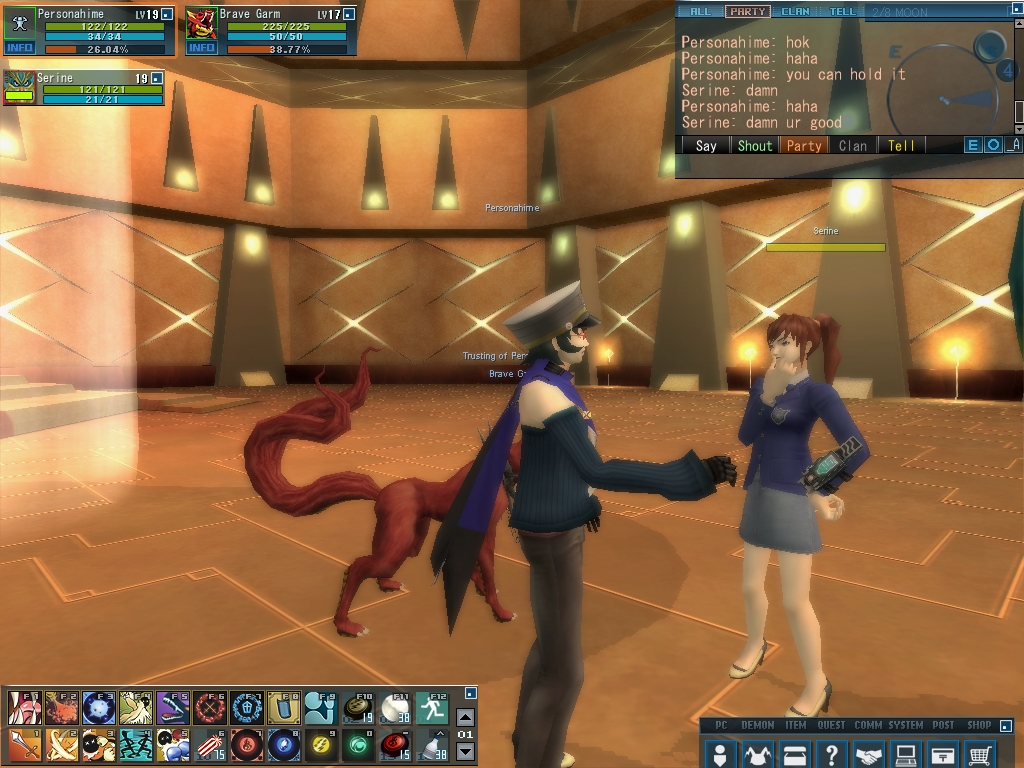
Task: Click Personahime's INFO button
Action: [20, 48]
